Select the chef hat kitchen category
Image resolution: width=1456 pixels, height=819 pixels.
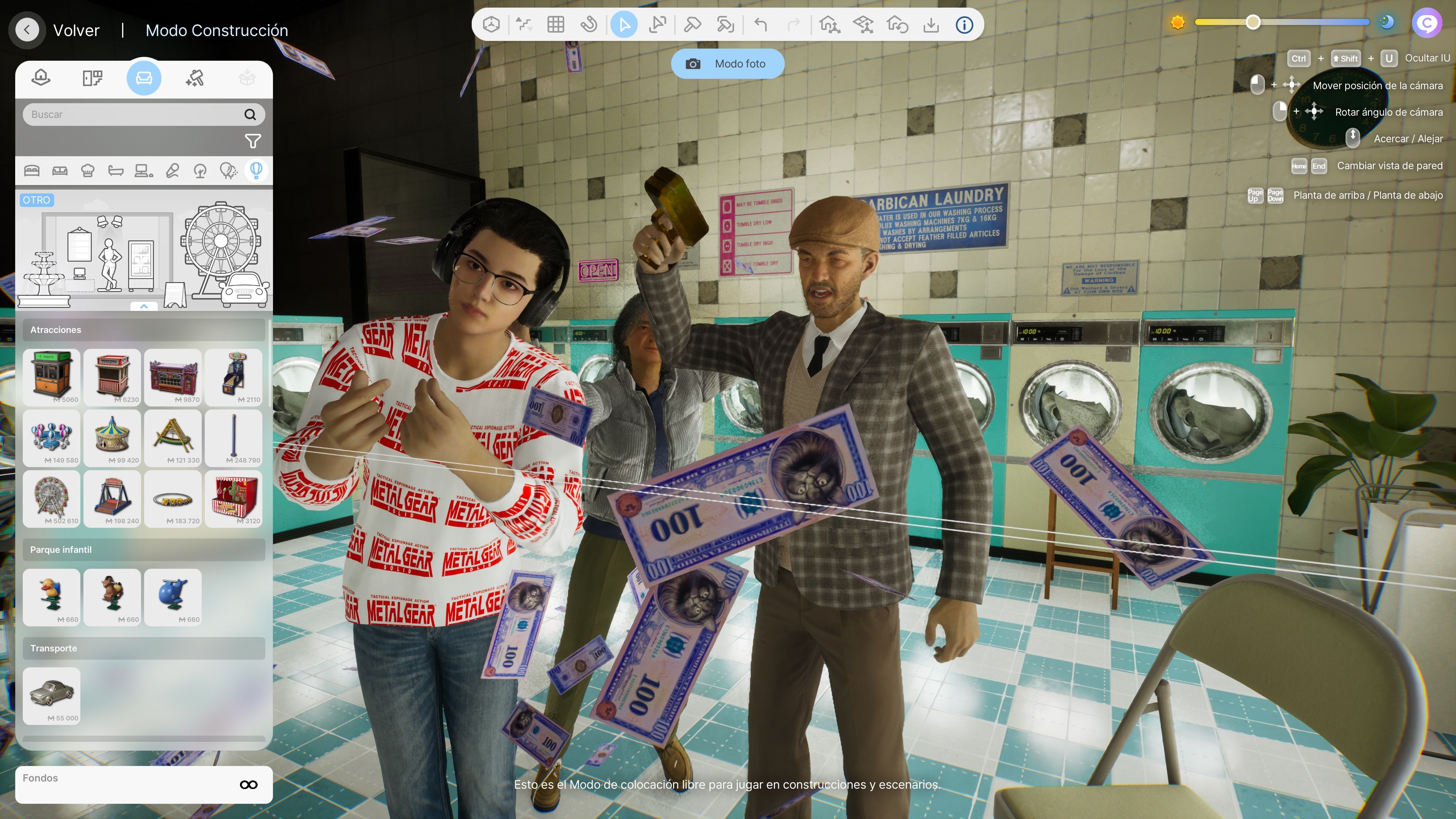(x=88, y=171)
